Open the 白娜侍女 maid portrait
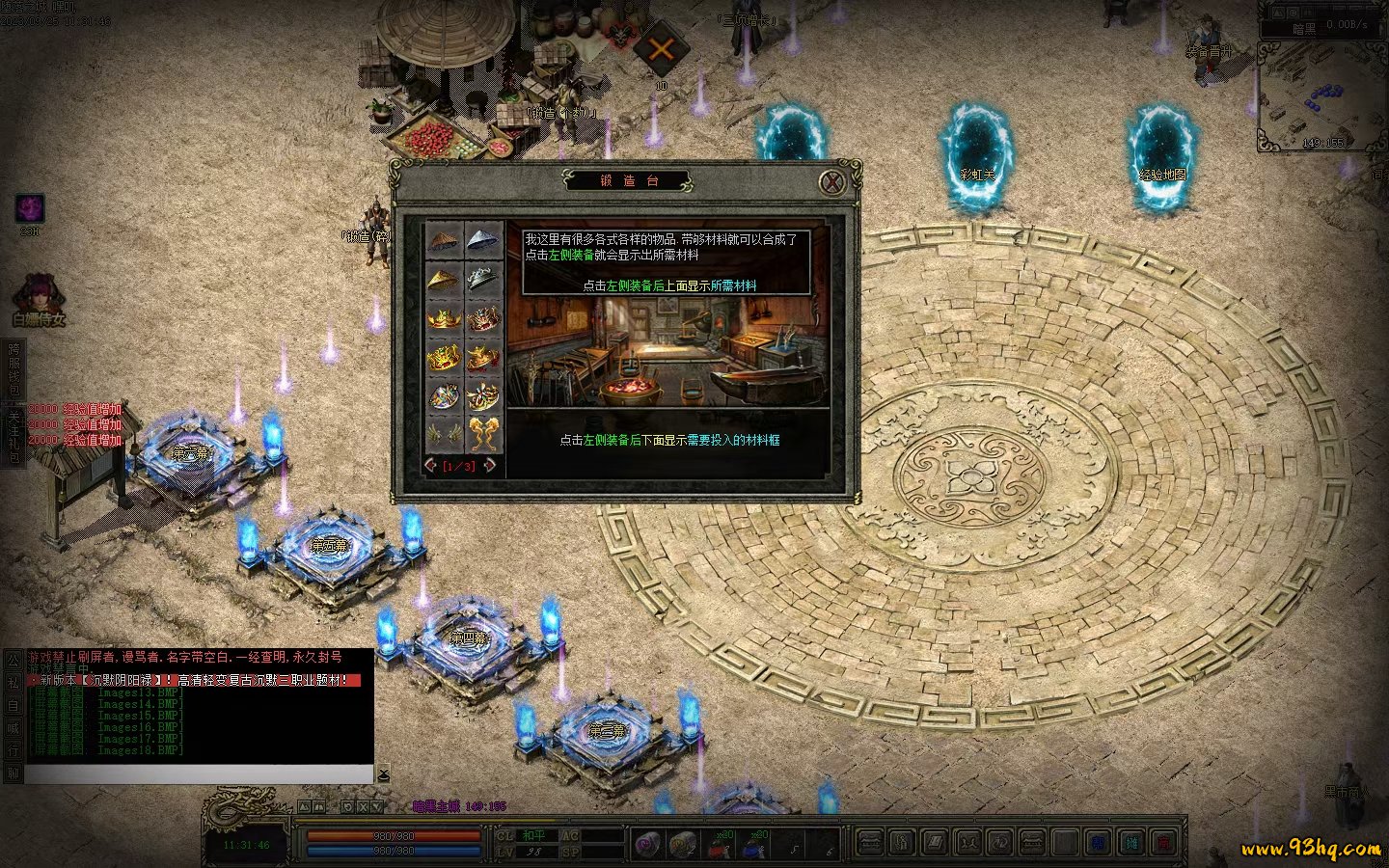The height and width of the screenshot is (868, 1389). click(x=39, y=294)
